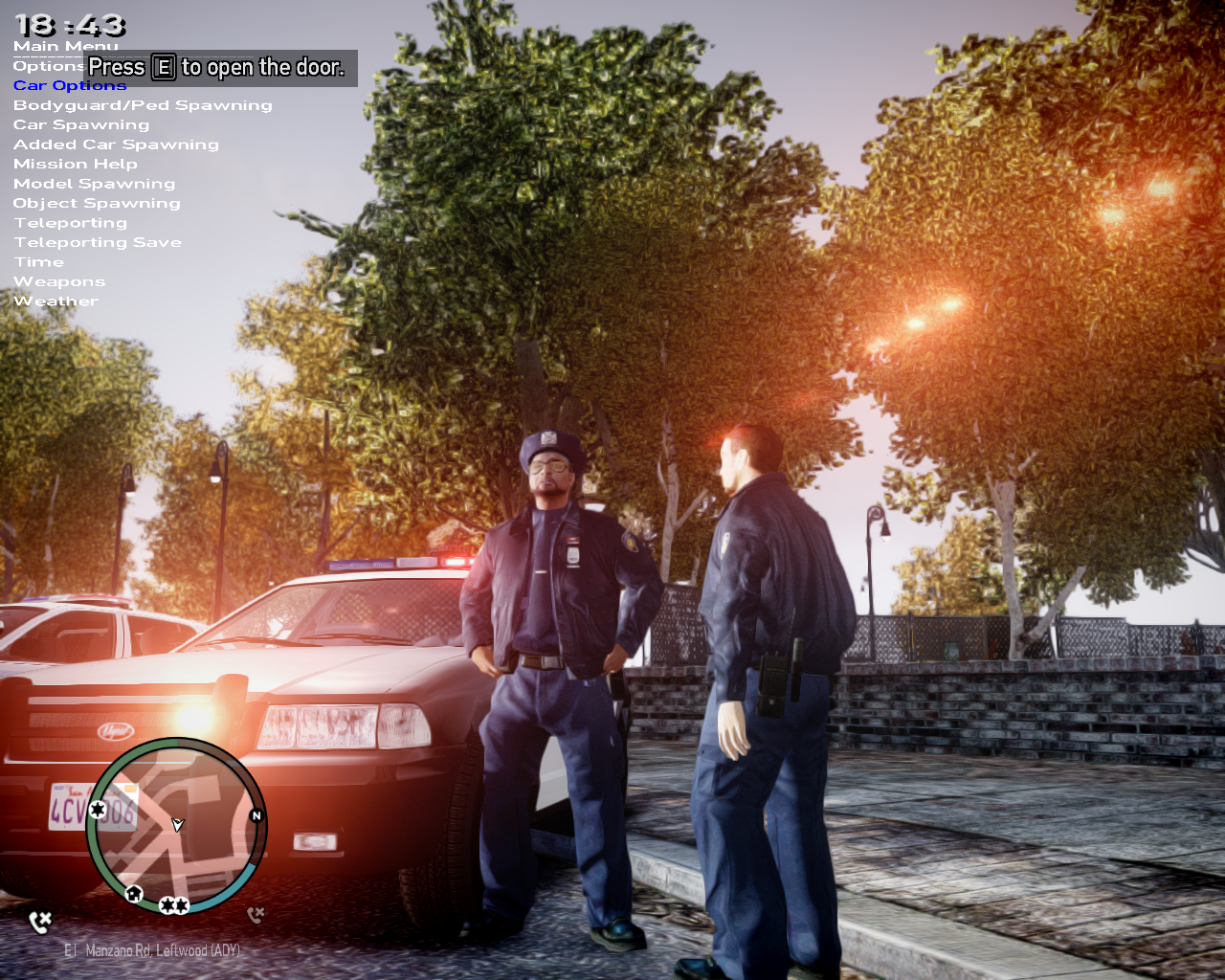This screenshot has width=1225, height=980.
Task: Select the Mission Help entry
Action: point(76,165)
